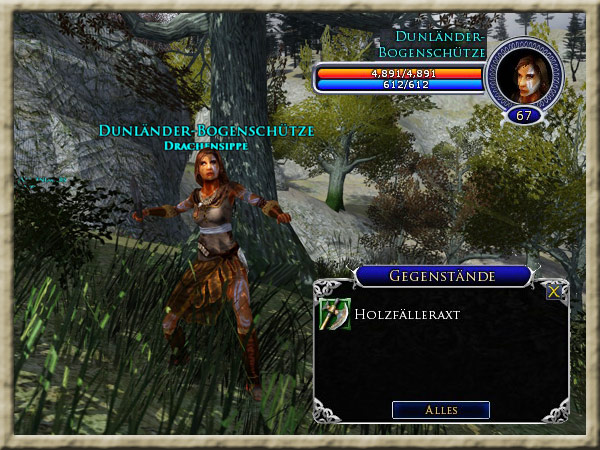Click the Alles button to loot everything
Screen dimensions: 600x450
click(440, 410)
